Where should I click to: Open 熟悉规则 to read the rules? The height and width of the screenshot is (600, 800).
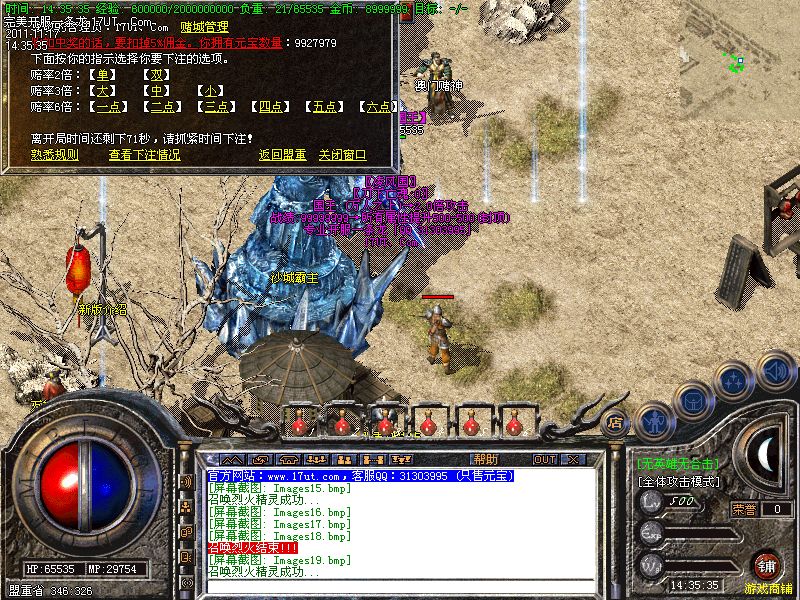point(55,155)
